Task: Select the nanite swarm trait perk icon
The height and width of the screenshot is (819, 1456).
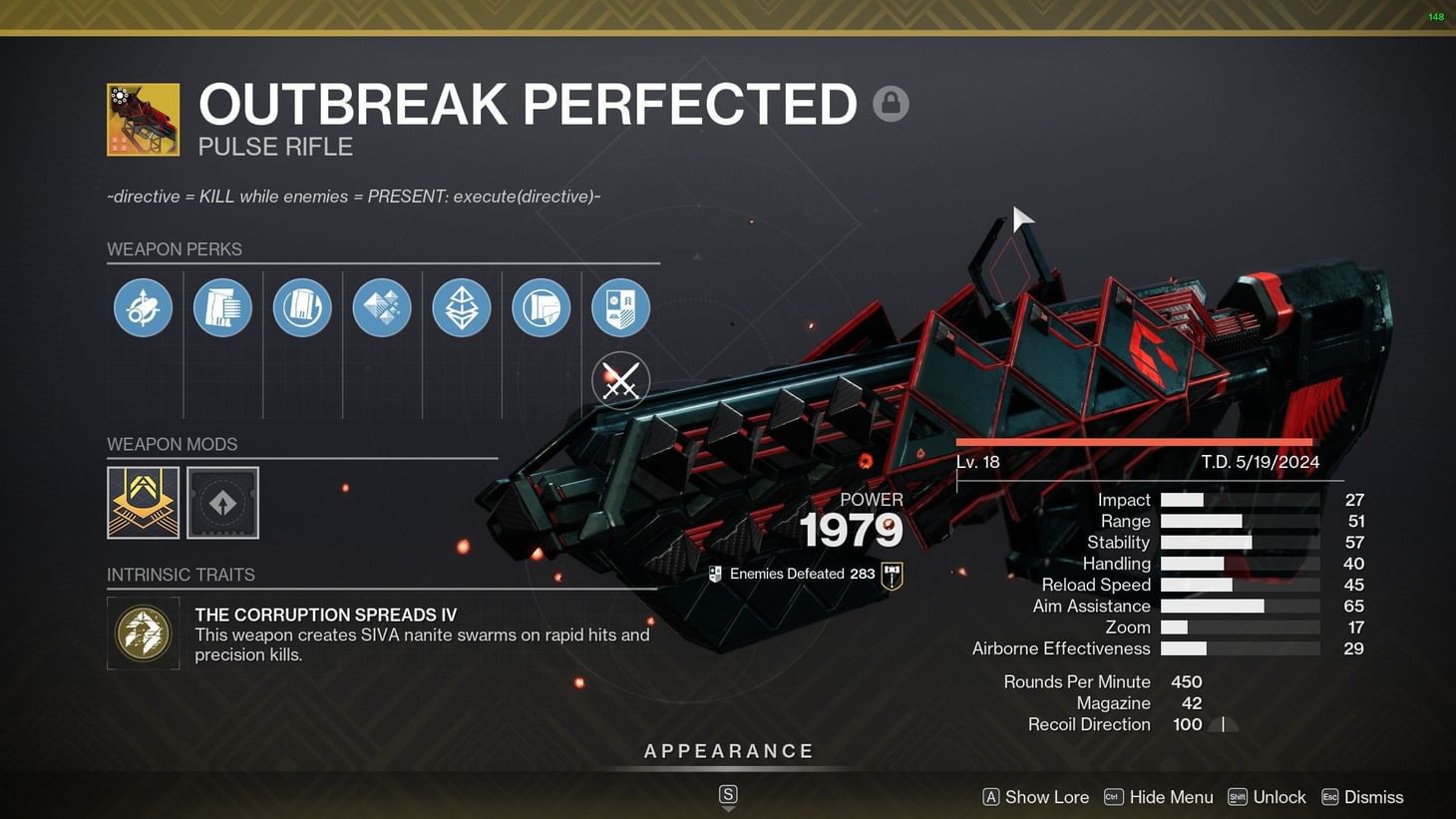Action: (x=382, y=307)
